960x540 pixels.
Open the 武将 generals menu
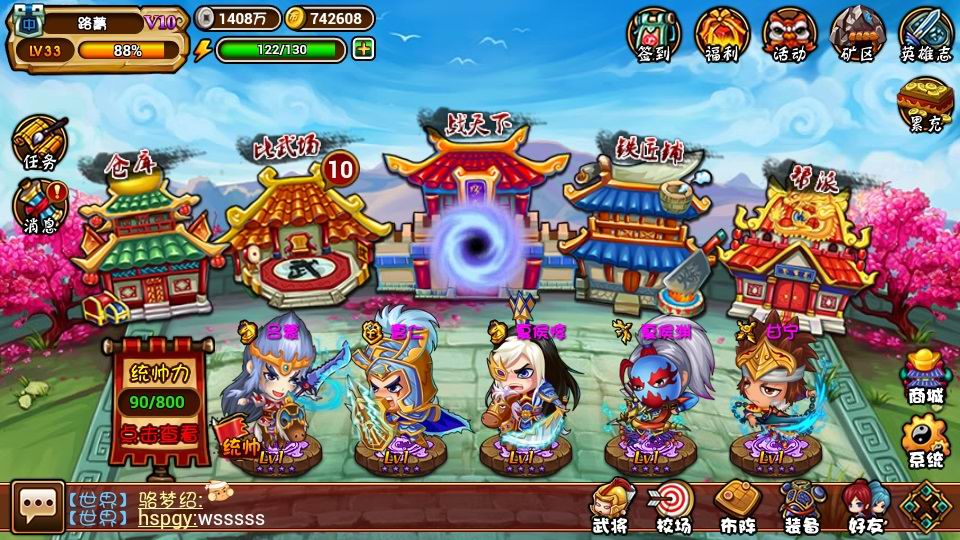coord(610,507)
